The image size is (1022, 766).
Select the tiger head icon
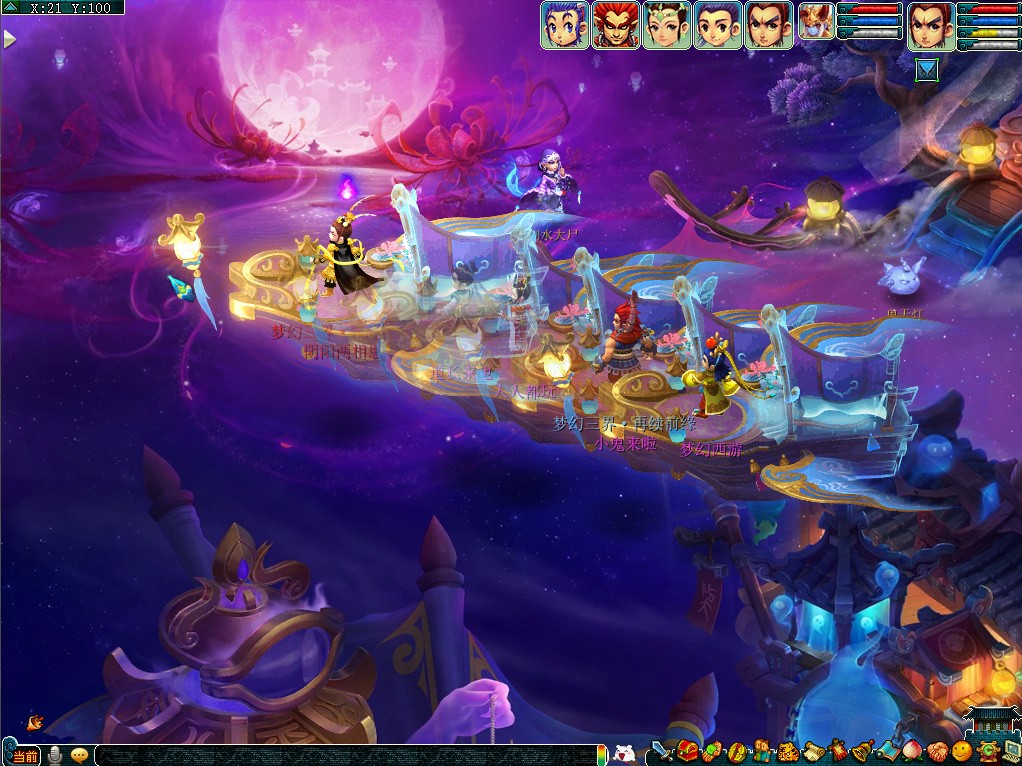[x=788, y=752]
